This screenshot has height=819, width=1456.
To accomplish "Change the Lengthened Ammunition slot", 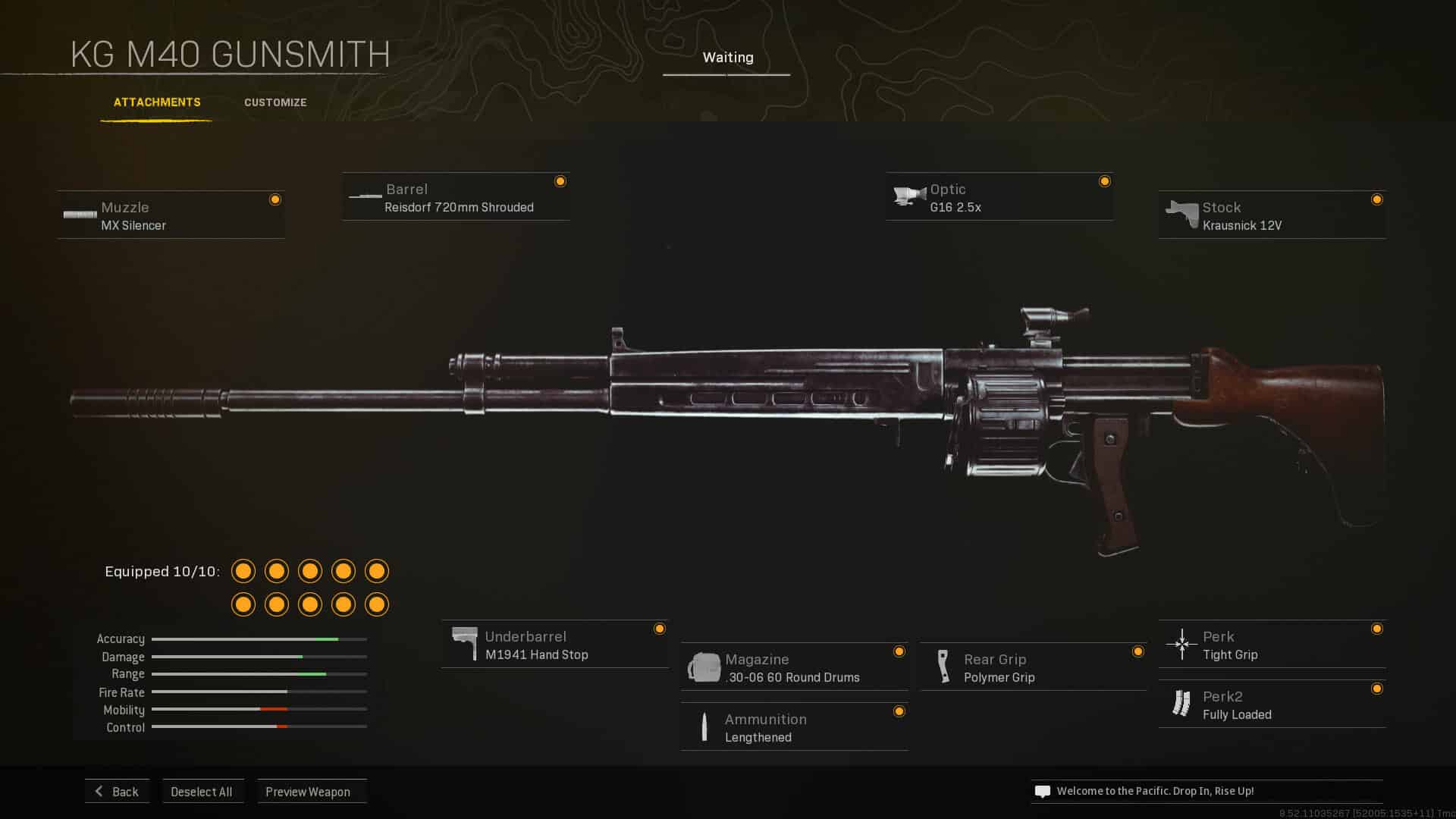I will 794,727.
